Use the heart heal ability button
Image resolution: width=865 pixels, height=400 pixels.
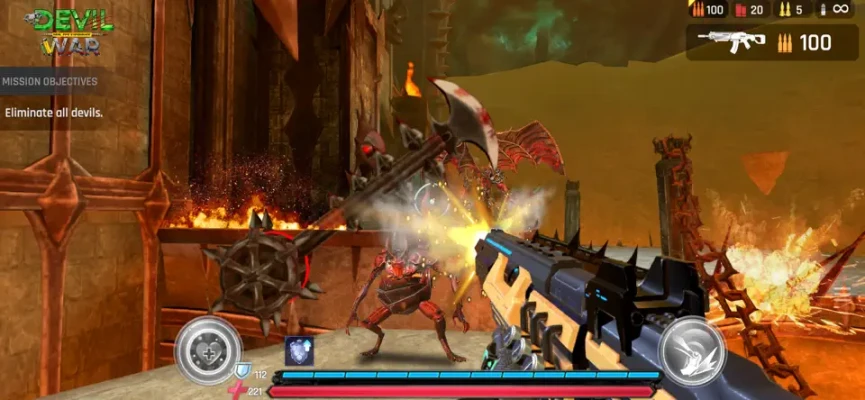tap(208, 350)
